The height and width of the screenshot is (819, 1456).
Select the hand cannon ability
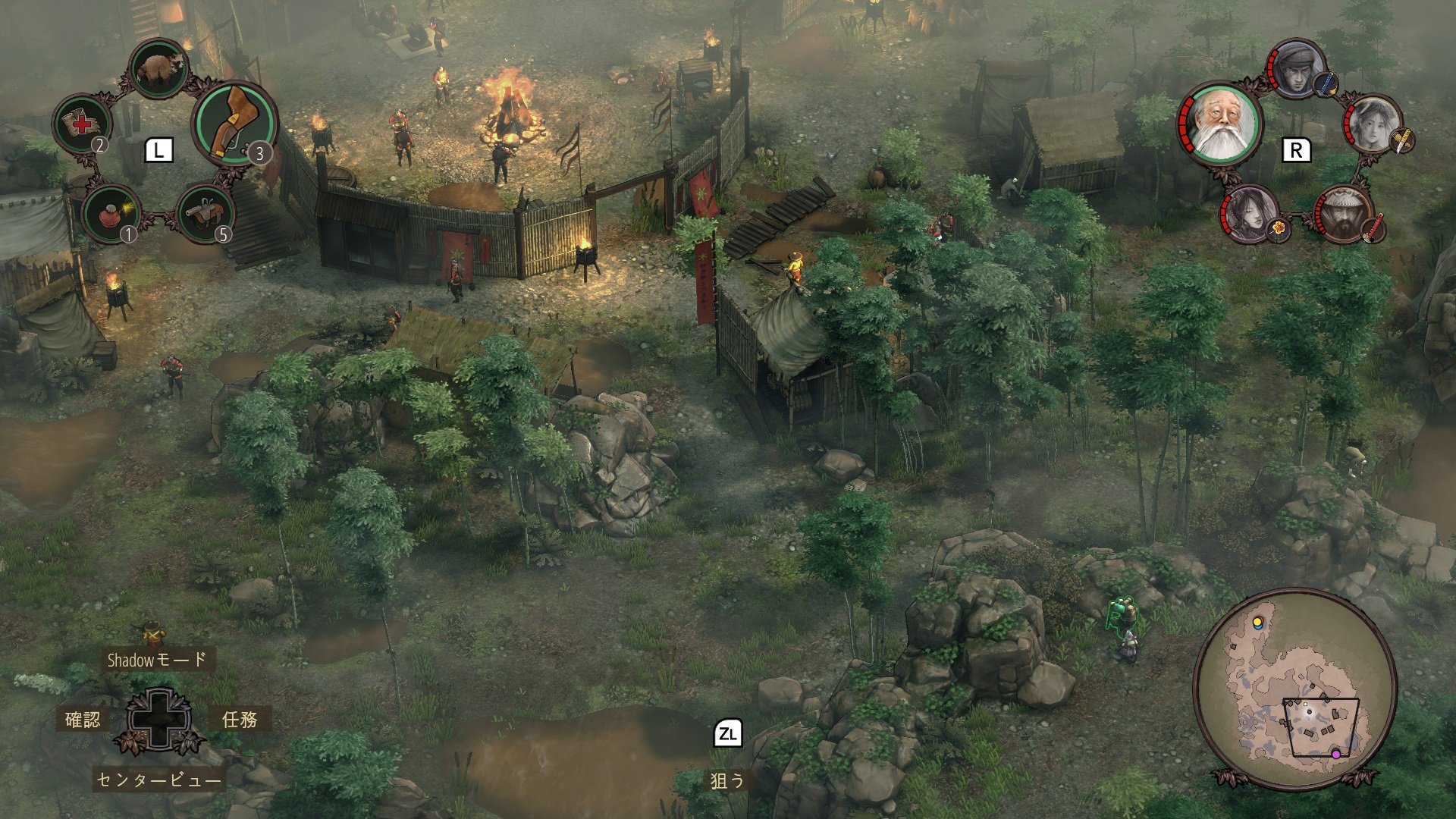(205, 213)
